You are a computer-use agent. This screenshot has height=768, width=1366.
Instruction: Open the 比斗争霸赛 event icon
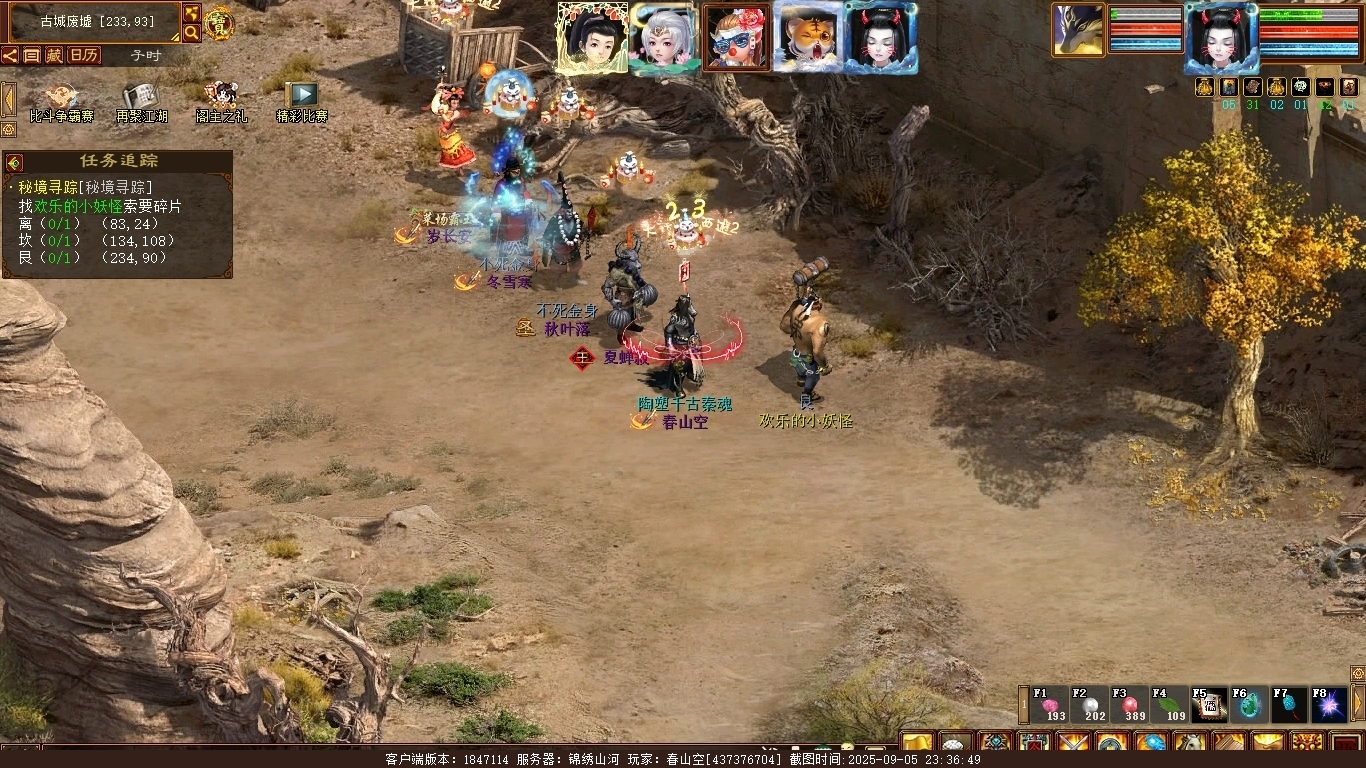click(61, 99)
